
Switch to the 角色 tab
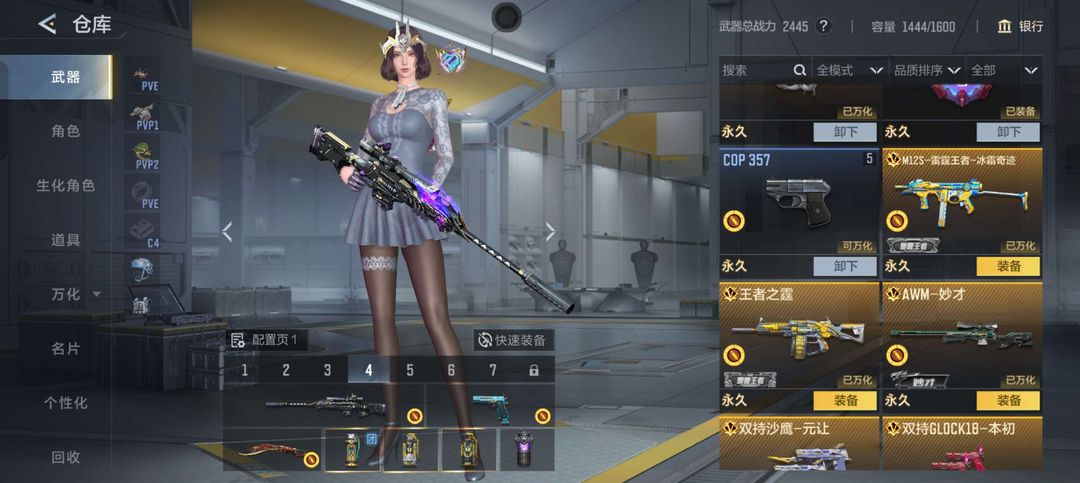coord(66,131)
